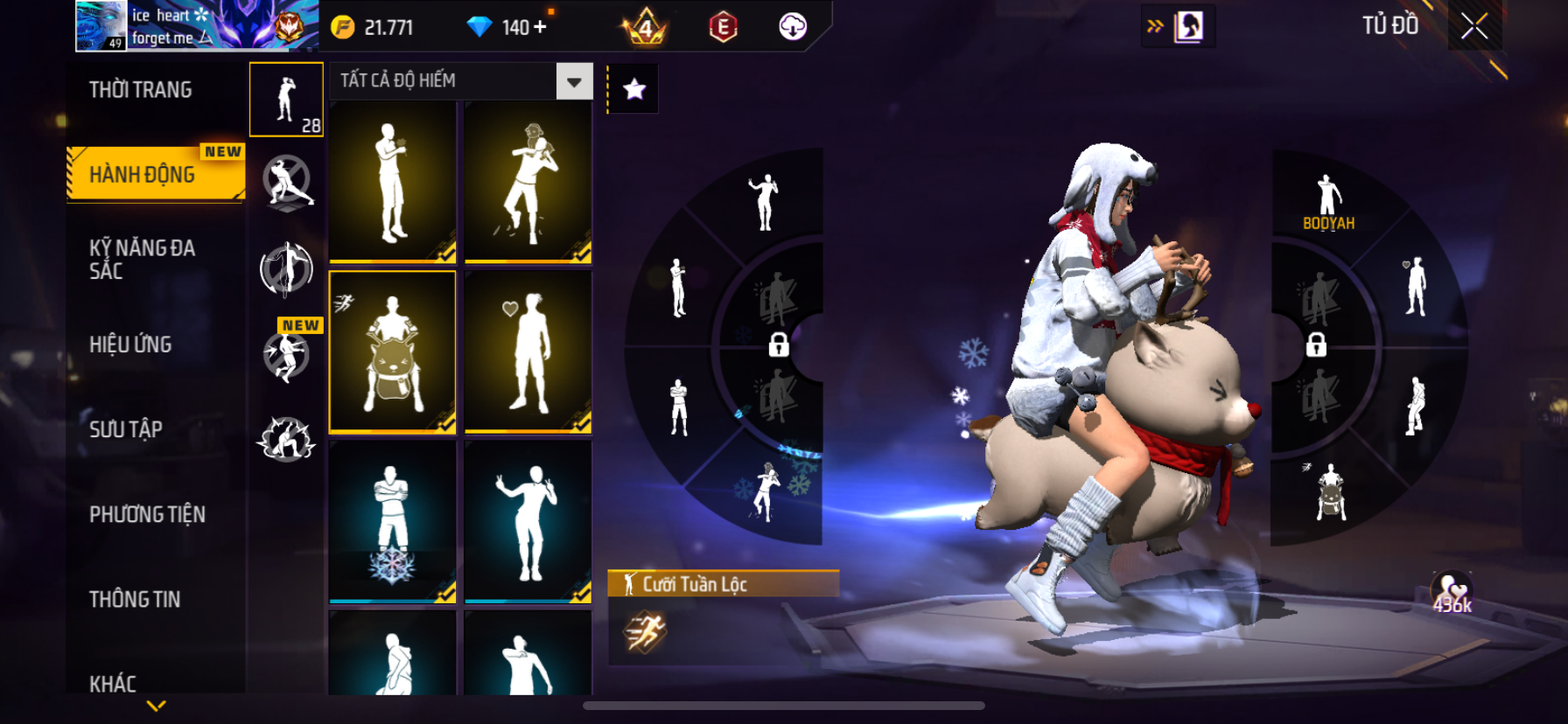Close the Tủ Đồ wardrobe screen
Image resolution: width=1568 pixels, height=724 pixels.
coord(1474,27)
